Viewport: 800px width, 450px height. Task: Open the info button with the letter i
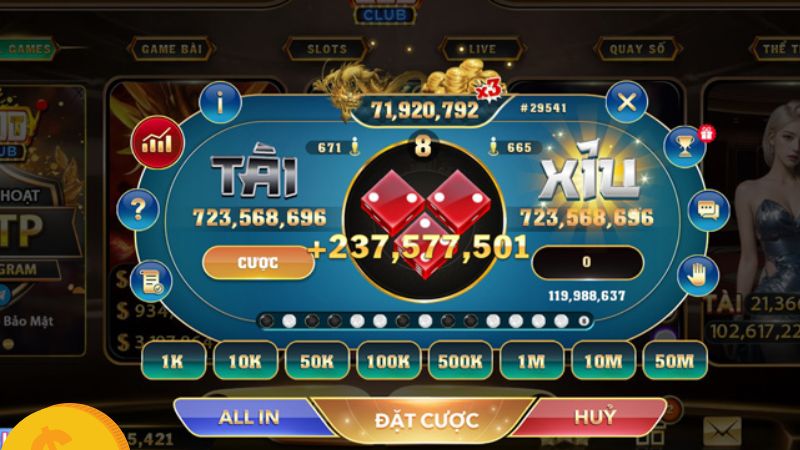click(220, 101)
